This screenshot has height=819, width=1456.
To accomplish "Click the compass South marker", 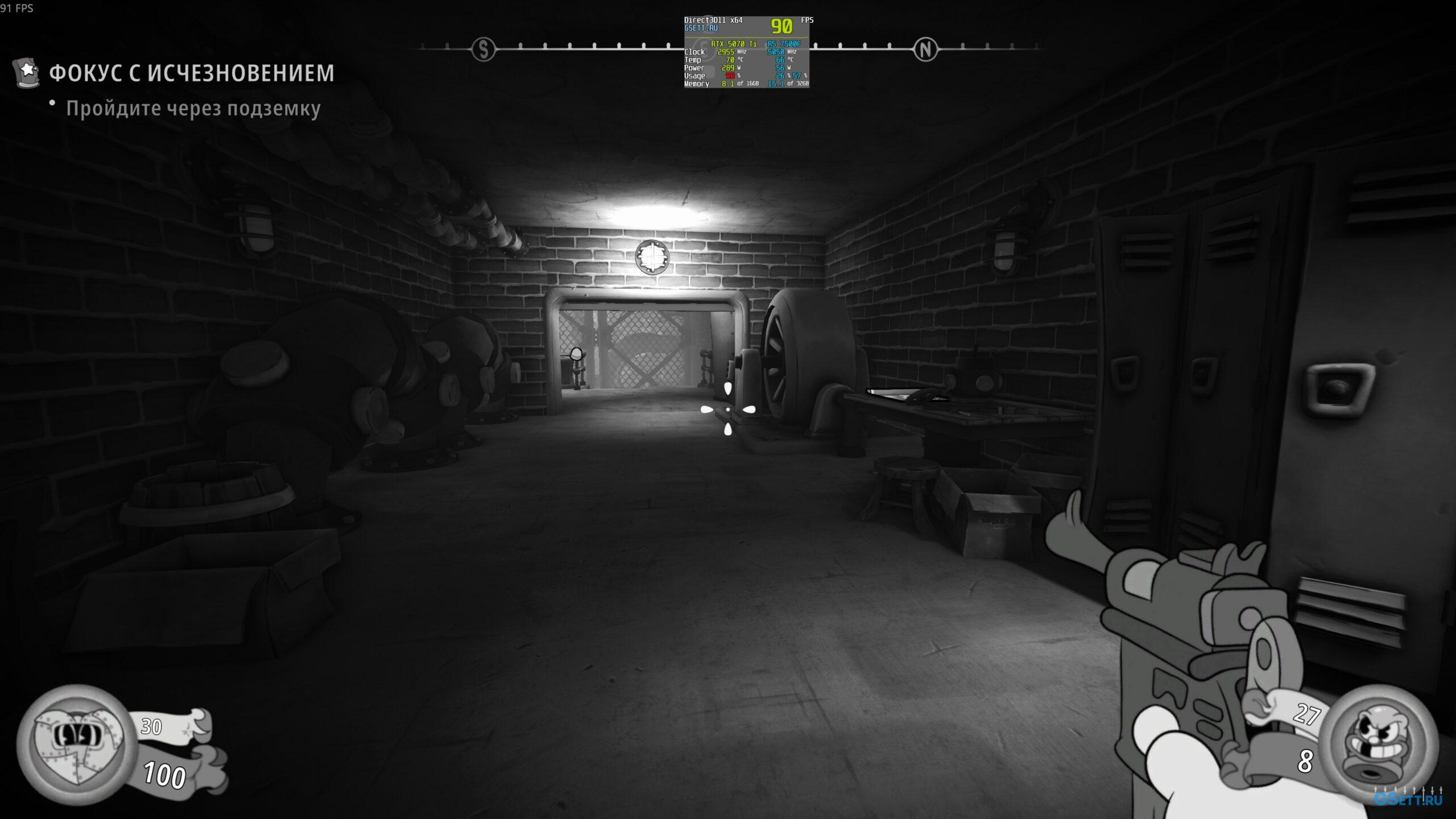I will (x=483, y=49).
